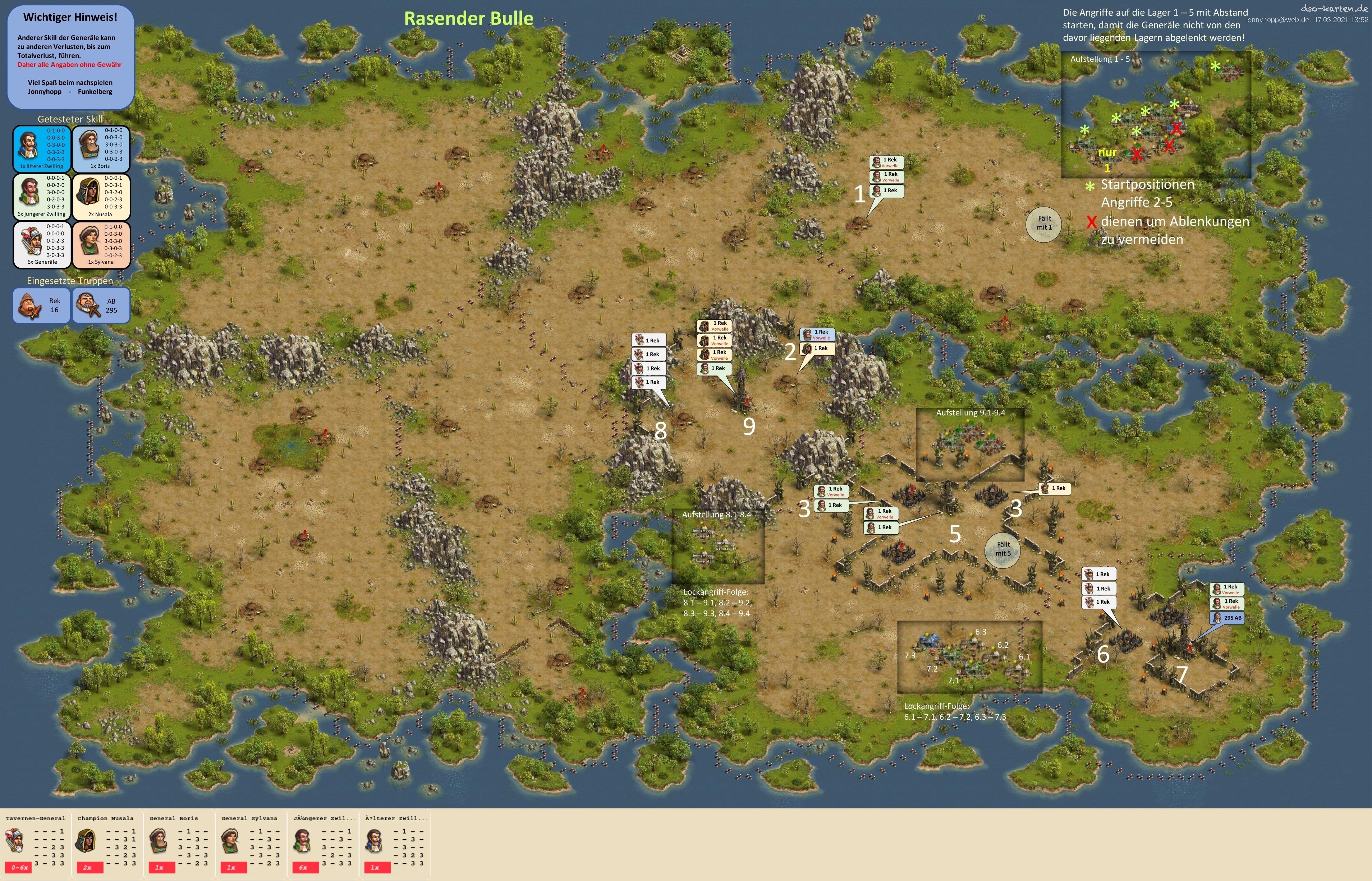Choose the 6x jüngerer Zwilling skill card
The width and height of the screenshot is (1372, 881).
click(42, 197)
